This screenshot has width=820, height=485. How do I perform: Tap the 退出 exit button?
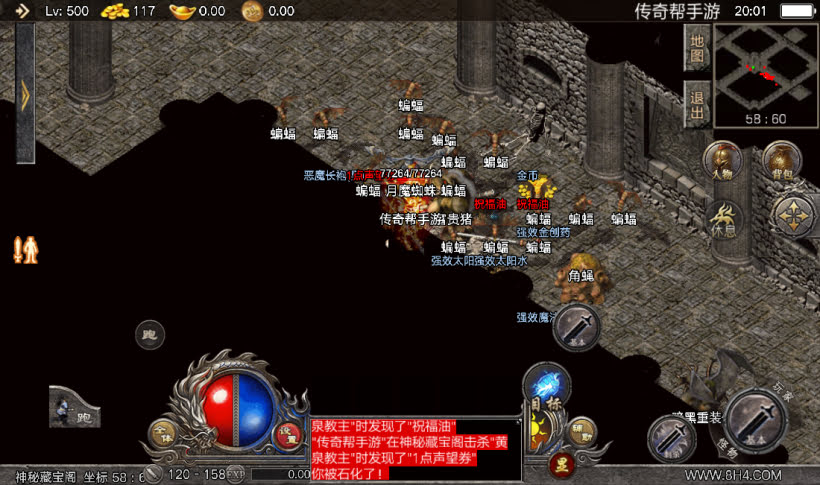point(697,102)
